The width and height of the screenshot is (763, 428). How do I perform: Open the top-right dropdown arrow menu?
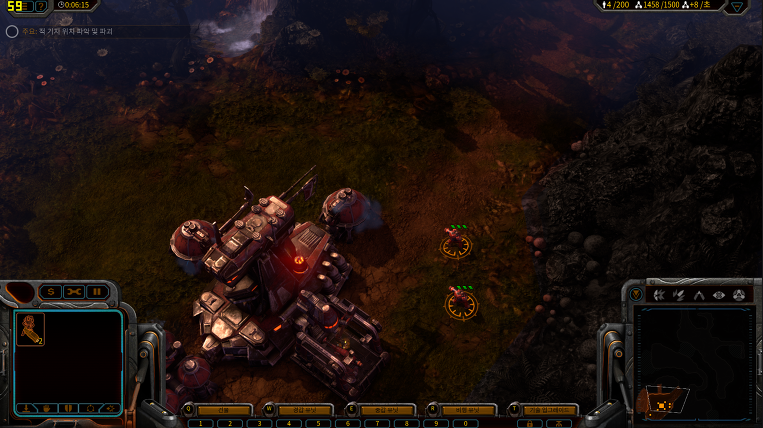[x=737, y=6]
